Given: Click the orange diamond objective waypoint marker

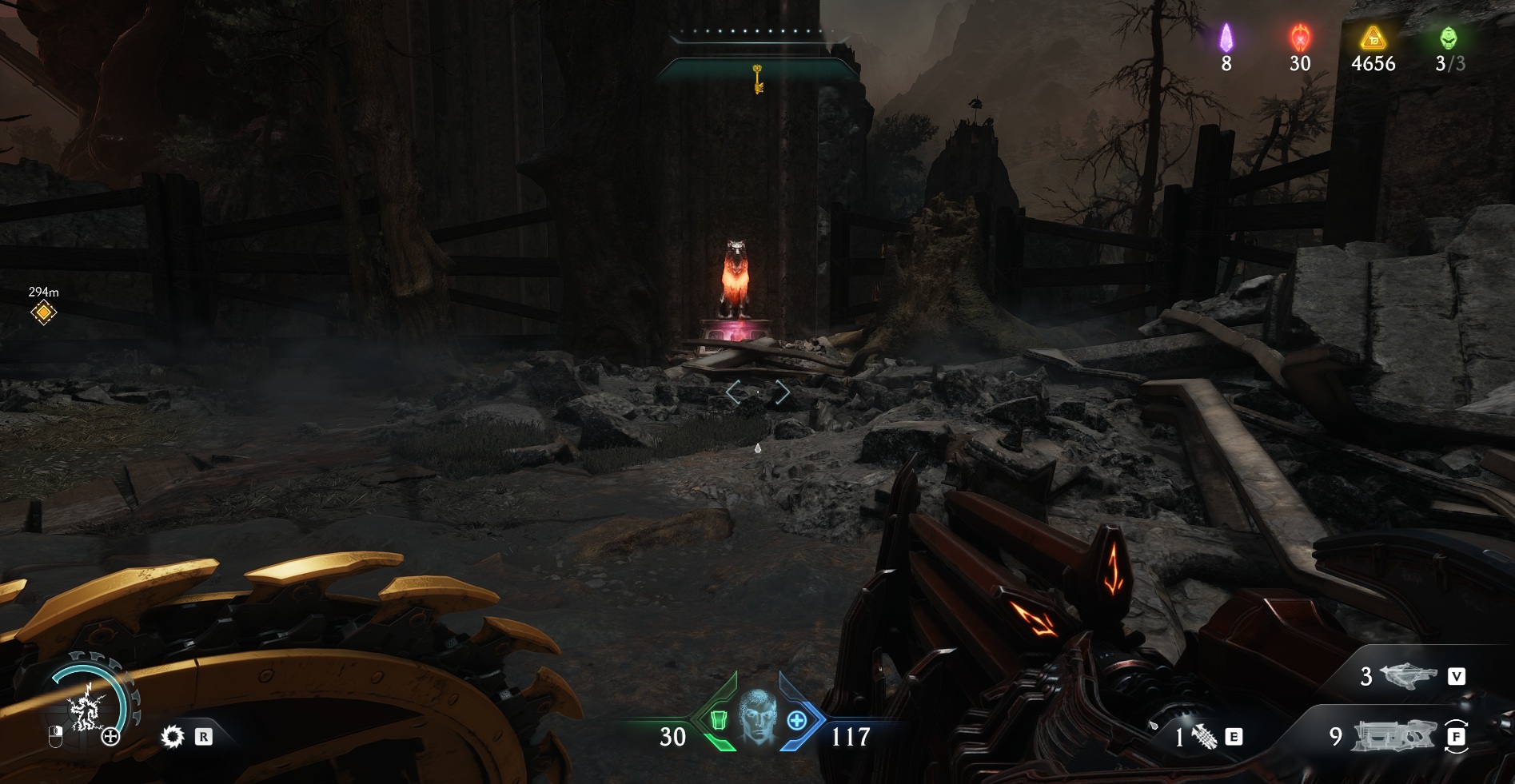Looking at the screenshot, I should pos(43,312).
